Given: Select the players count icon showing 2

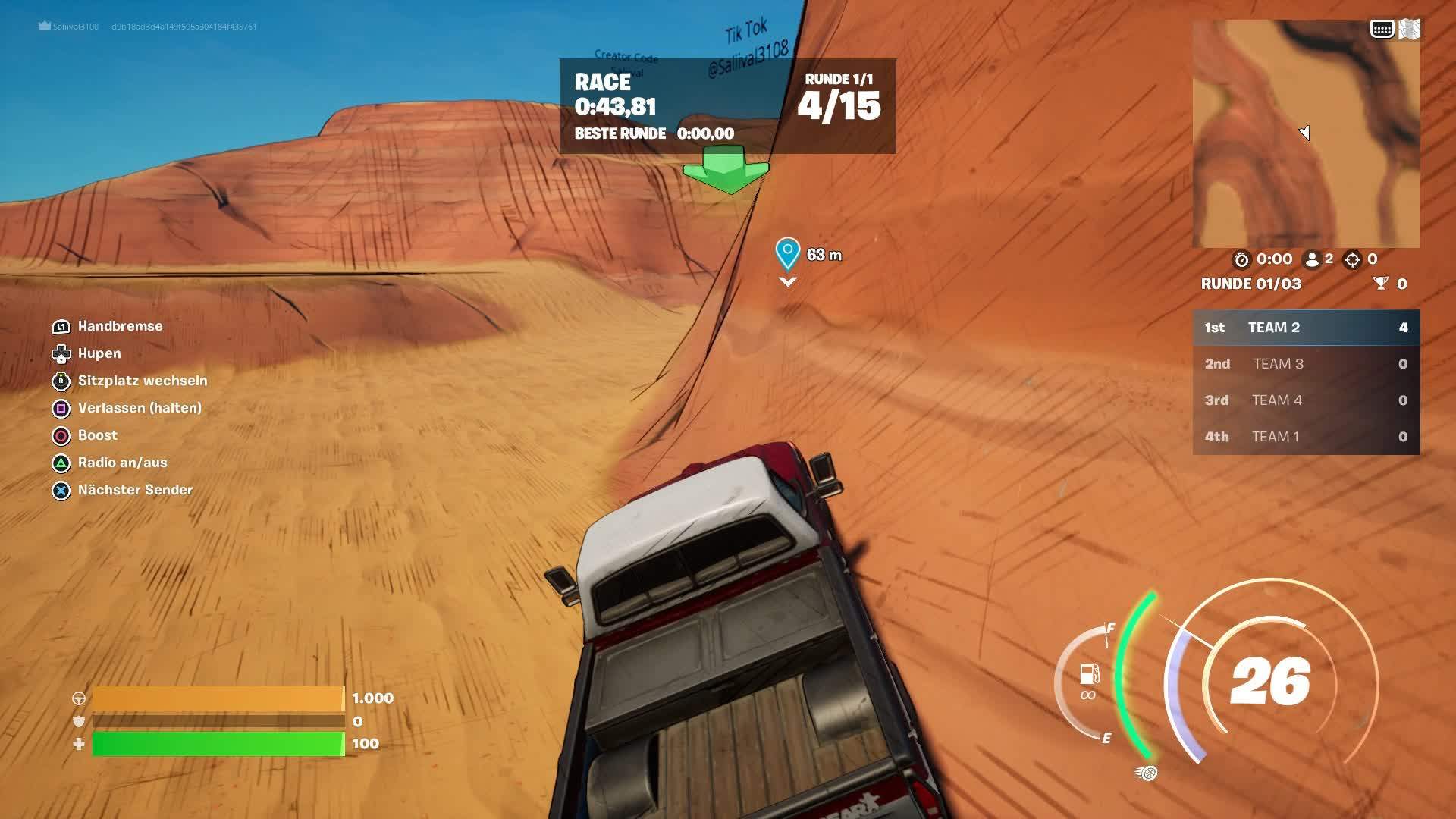Looking at the screenshot, I should 1313,259.
